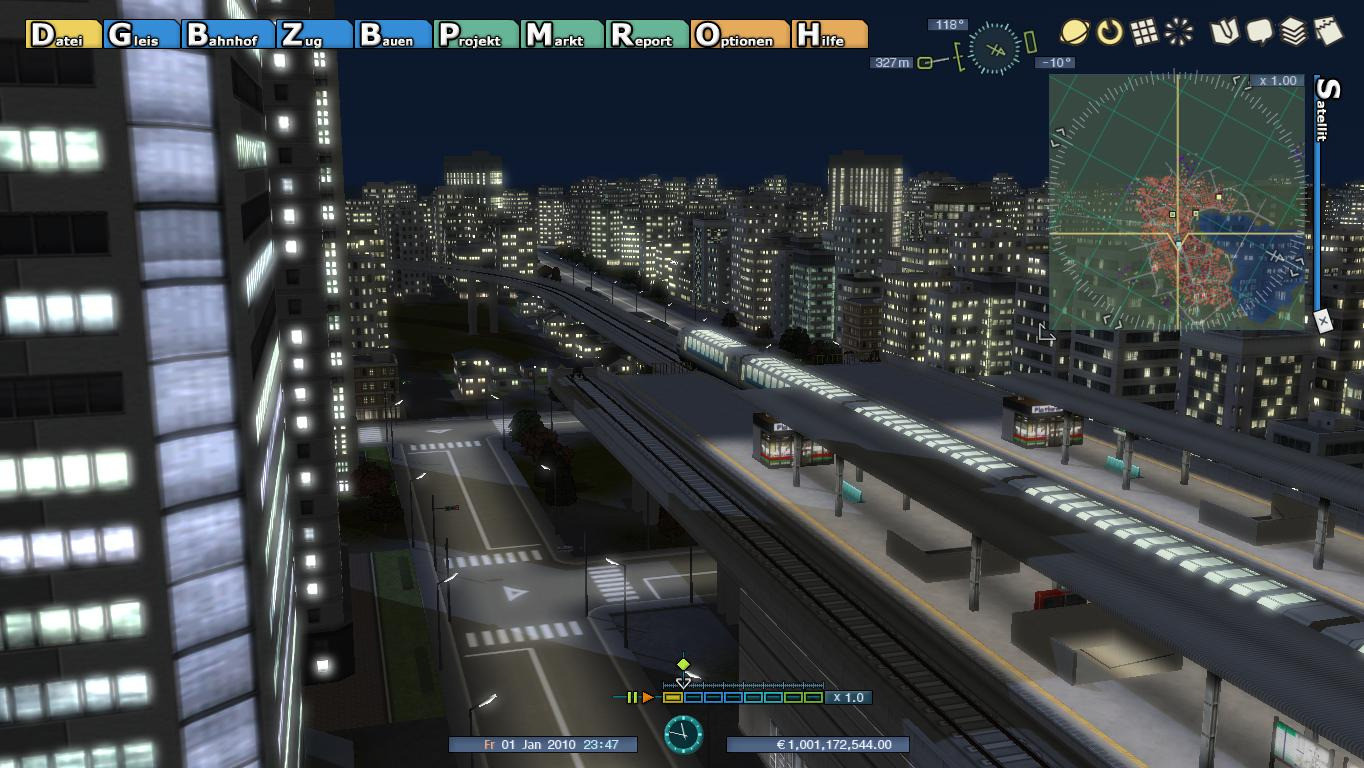The width and height of the screenshot is (1364, 768).
Task: Click the round clock icon
Action: [x=683, y=734]
